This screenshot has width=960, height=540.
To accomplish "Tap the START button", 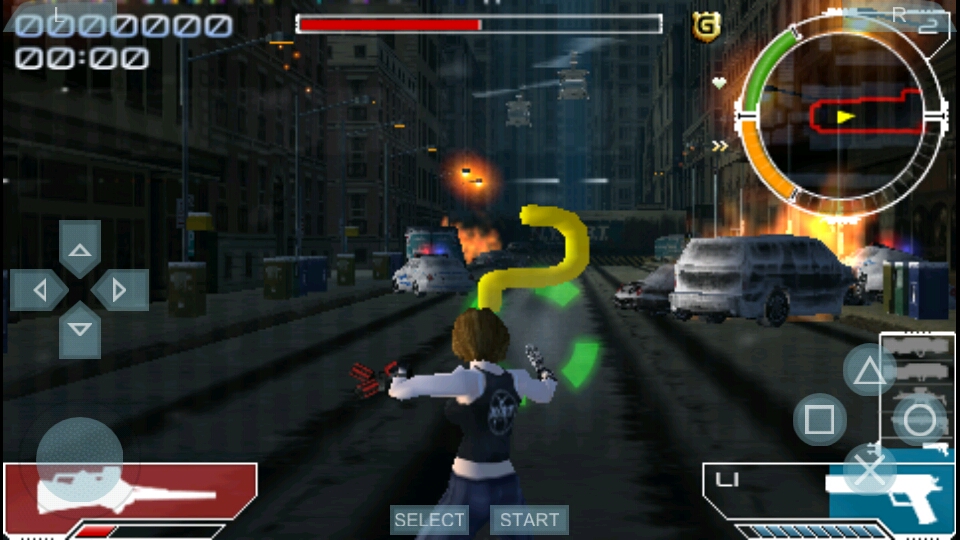I will (529, 520).
